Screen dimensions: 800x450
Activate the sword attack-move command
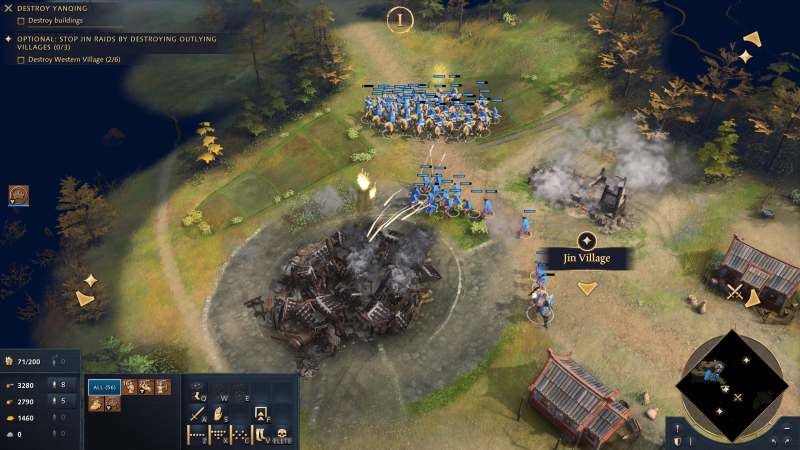click(193, 412)
